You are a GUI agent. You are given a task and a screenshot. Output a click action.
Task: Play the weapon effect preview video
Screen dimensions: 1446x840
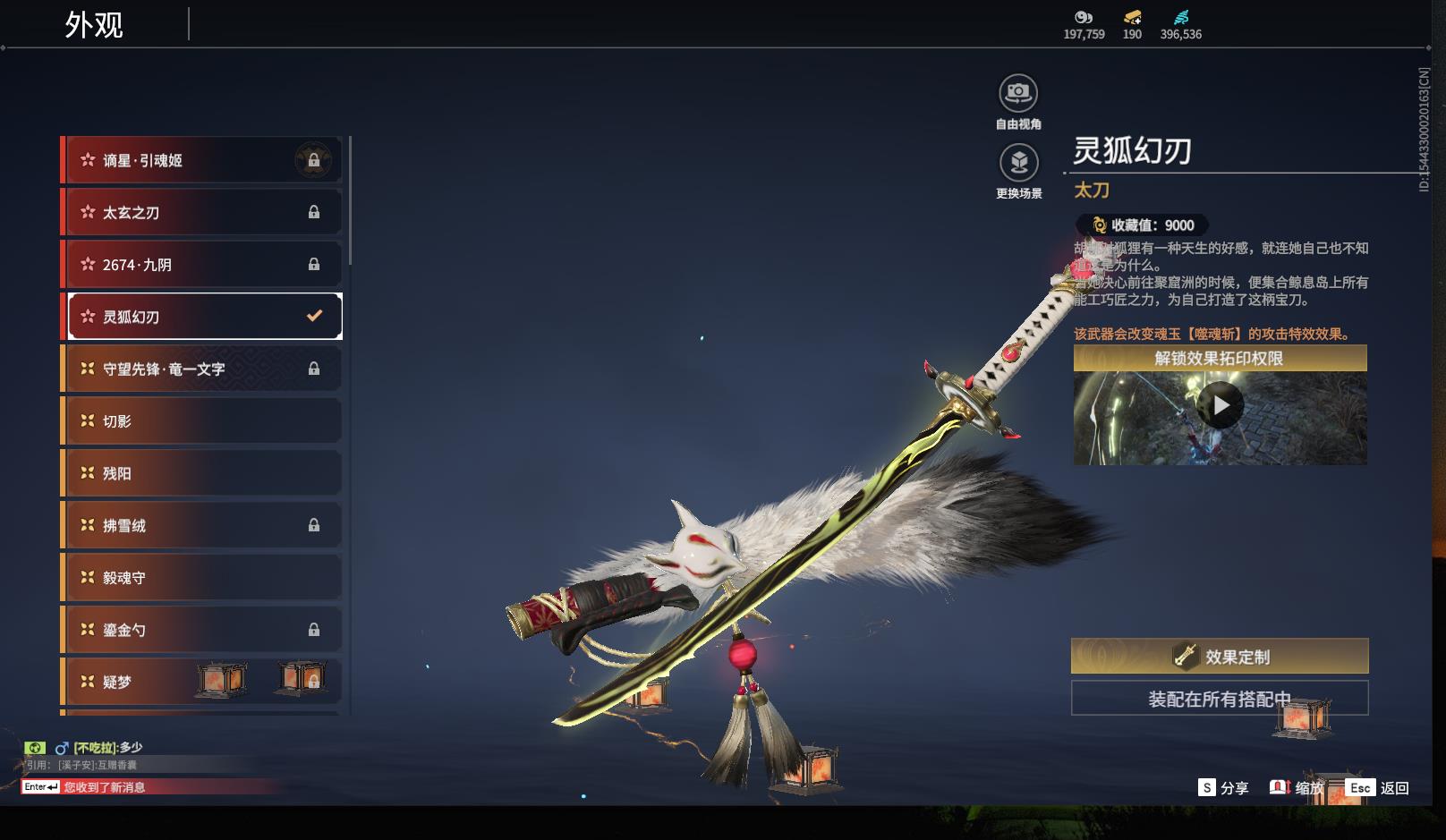(1221, 406)
